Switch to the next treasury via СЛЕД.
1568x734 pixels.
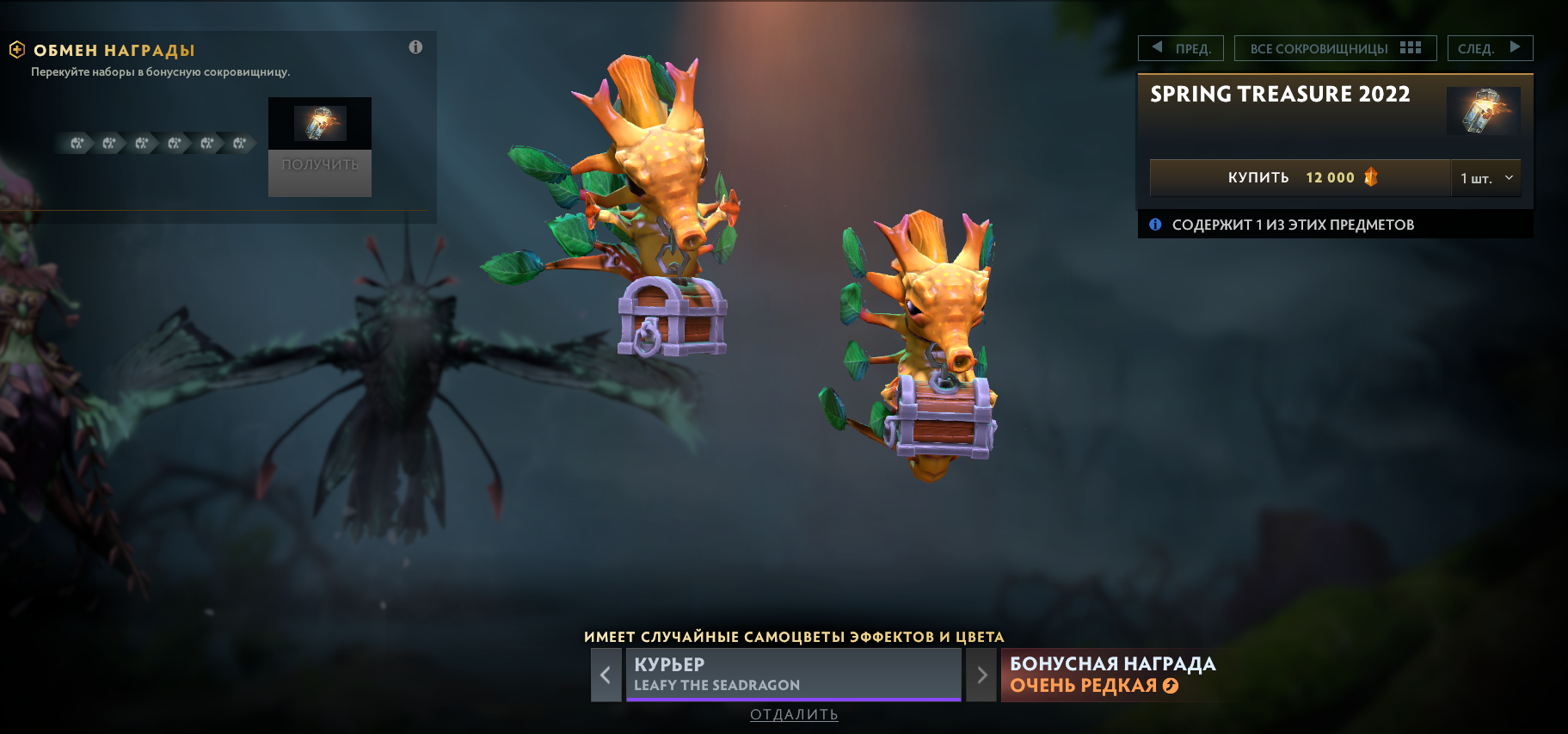coord(1491,47)
